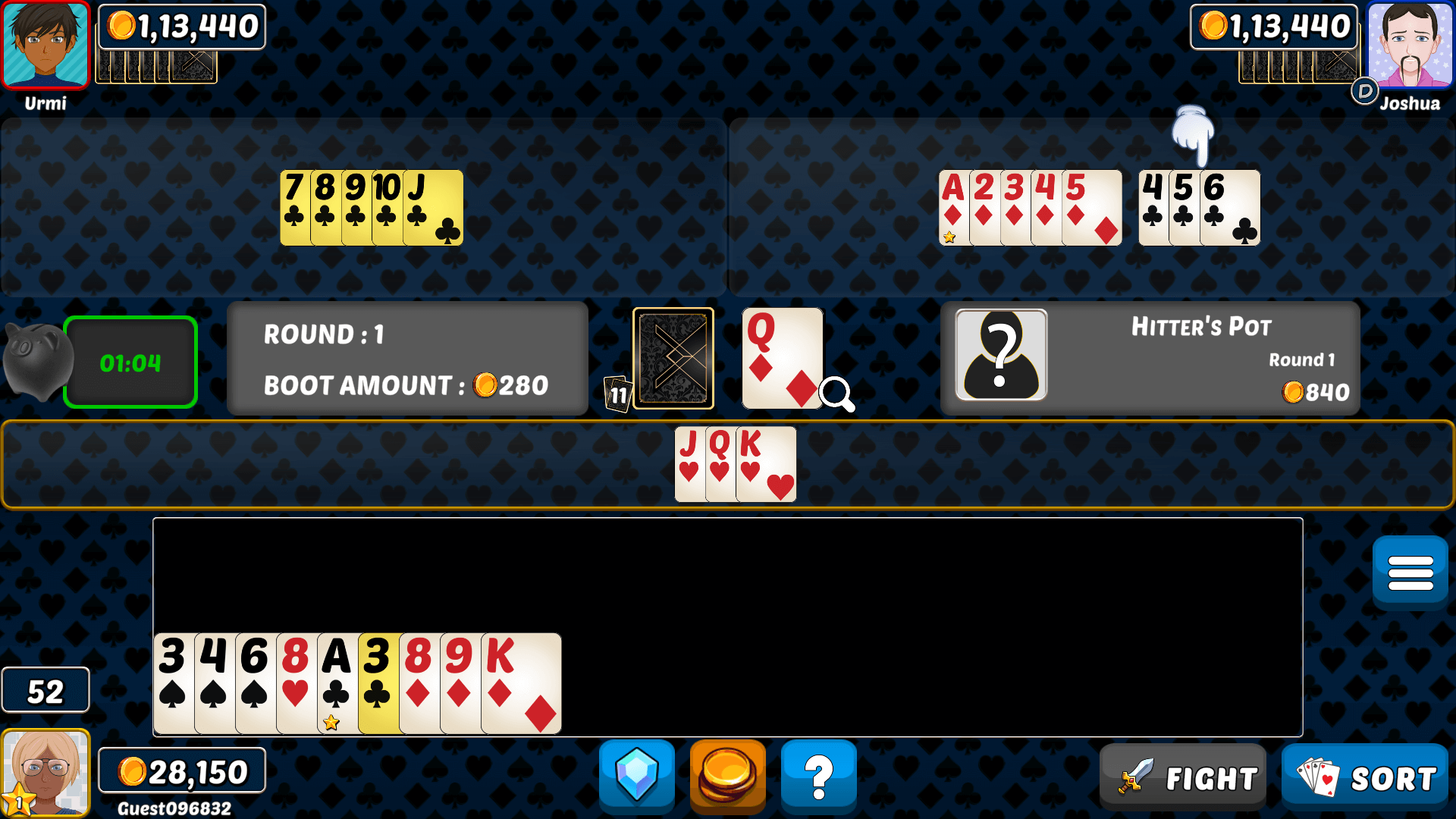
Task: Click the J-Q-K hearts meld
Action: [734, 463]
